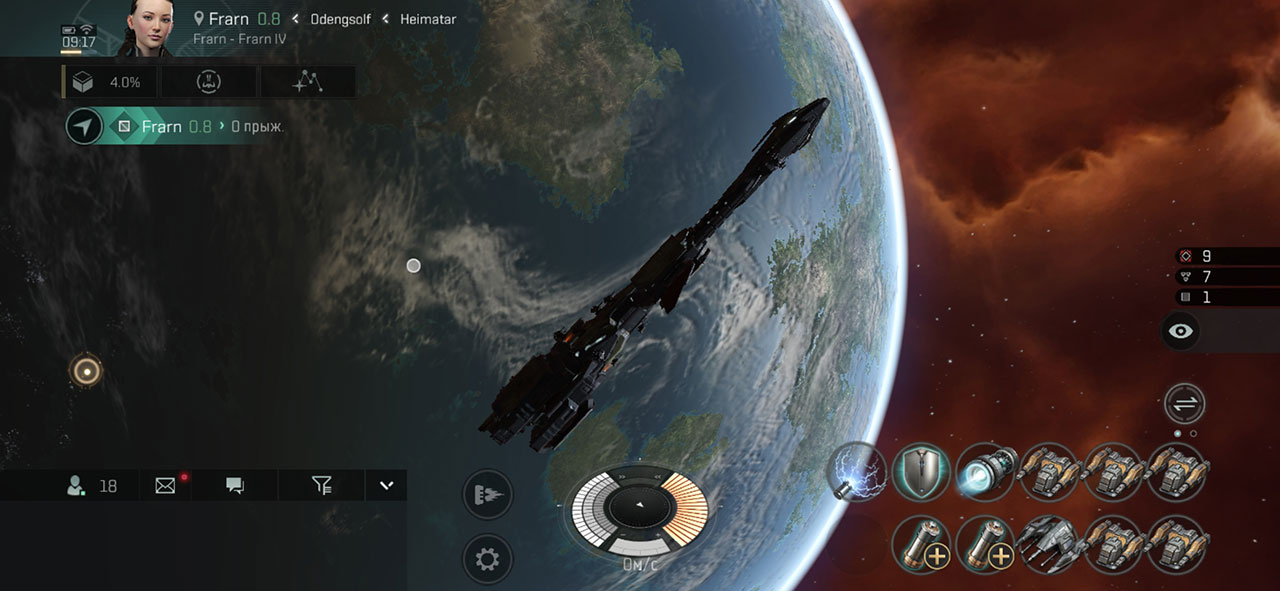Image resolution: width=1280 pixels, height=591 pixels.
Task: Open the mail envelope inbox
Action: [166, 486]
